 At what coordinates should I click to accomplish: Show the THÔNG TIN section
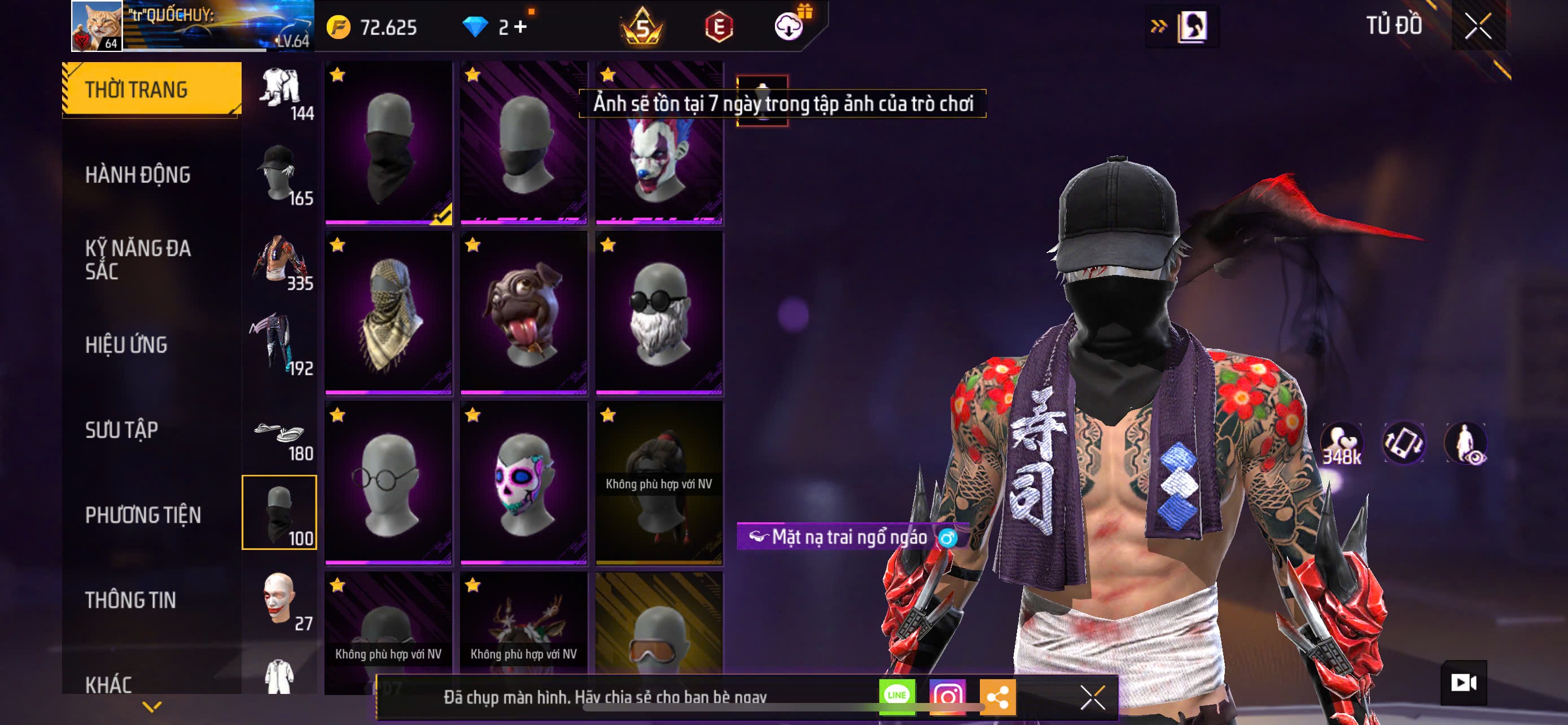130,600
